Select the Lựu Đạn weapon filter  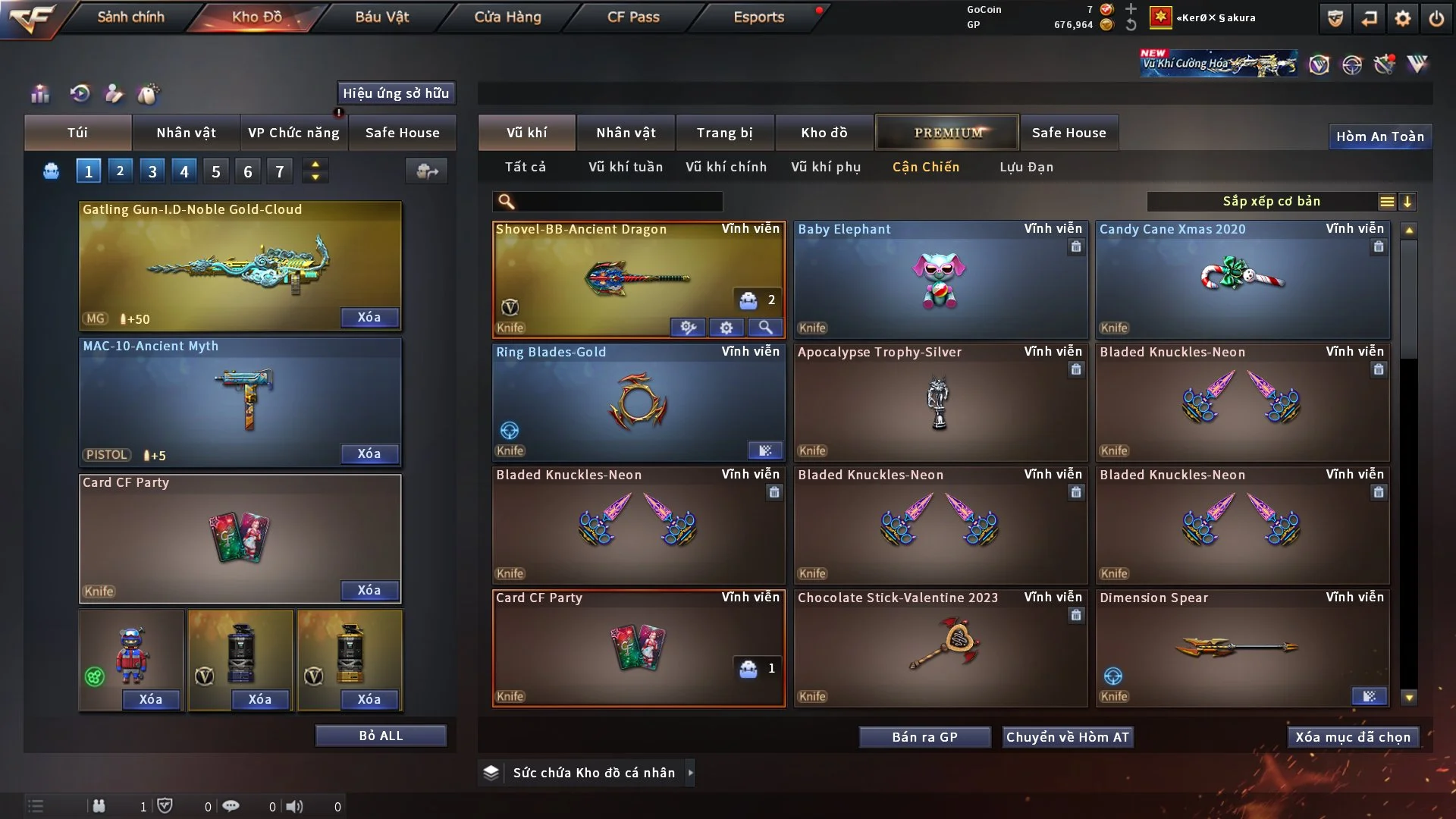pos(1026,167)
